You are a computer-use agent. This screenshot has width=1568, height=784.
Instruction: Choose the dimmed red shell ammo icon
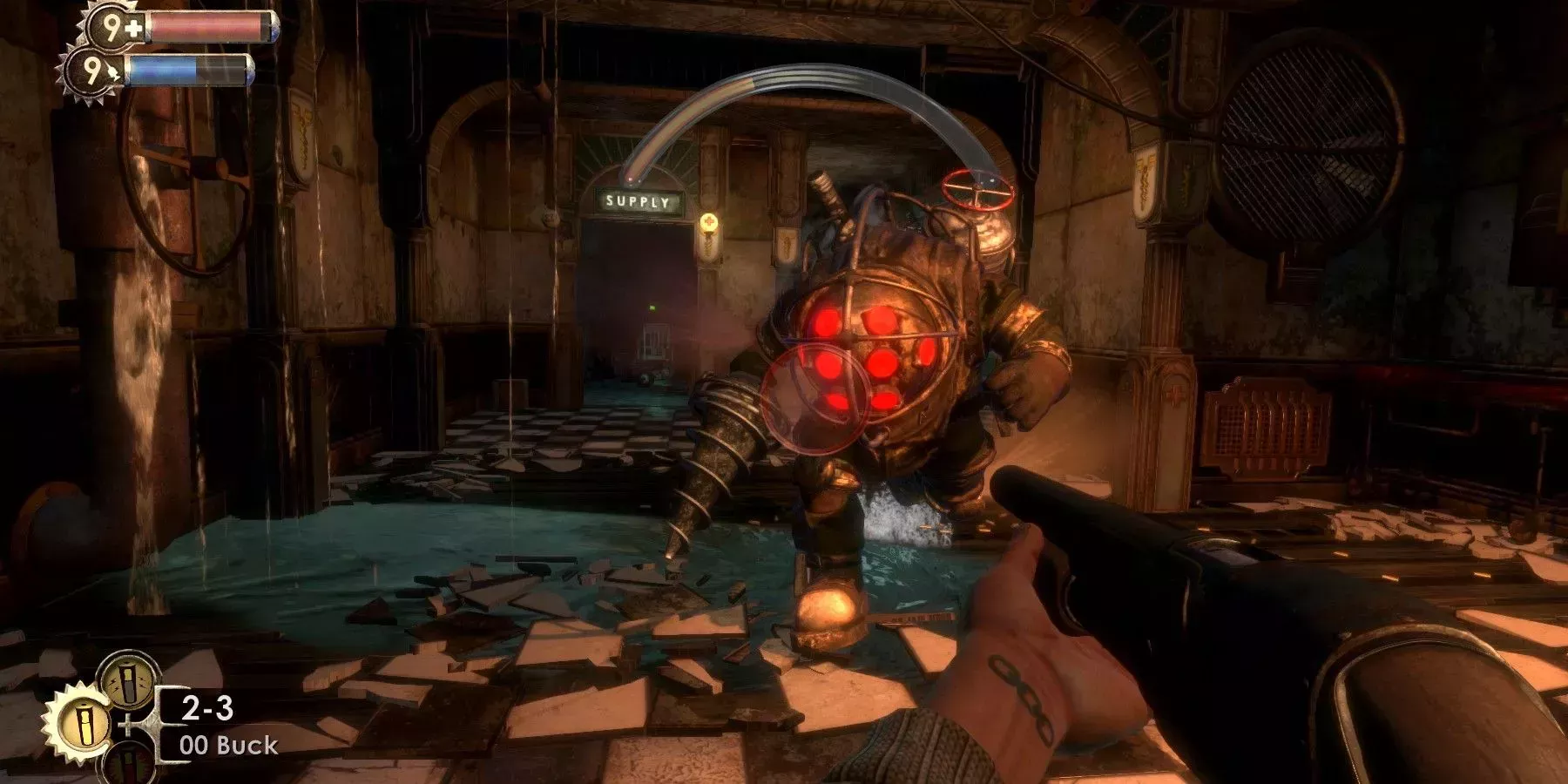pos(128,765)
